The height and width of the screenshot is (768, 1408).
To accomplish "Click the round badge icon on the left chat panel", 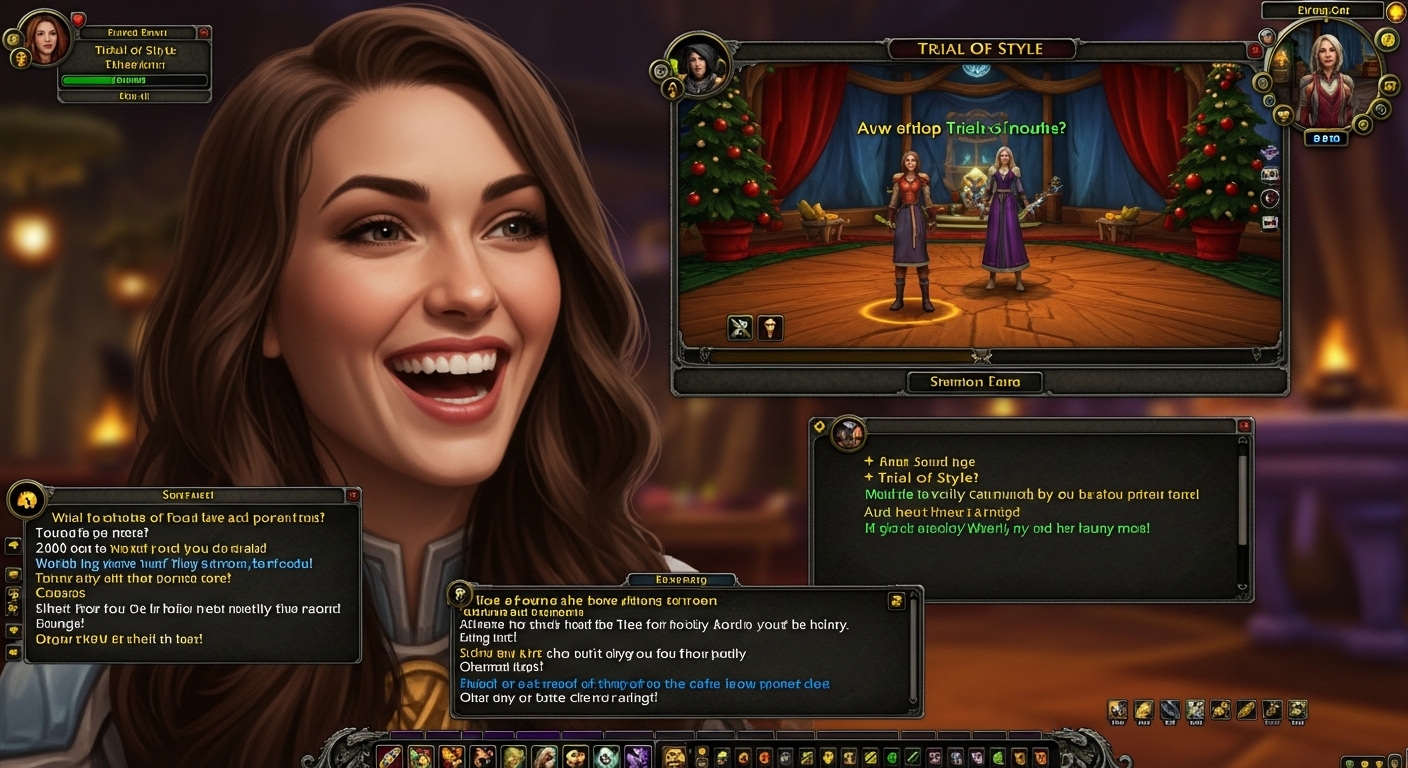I will [26, 499].
